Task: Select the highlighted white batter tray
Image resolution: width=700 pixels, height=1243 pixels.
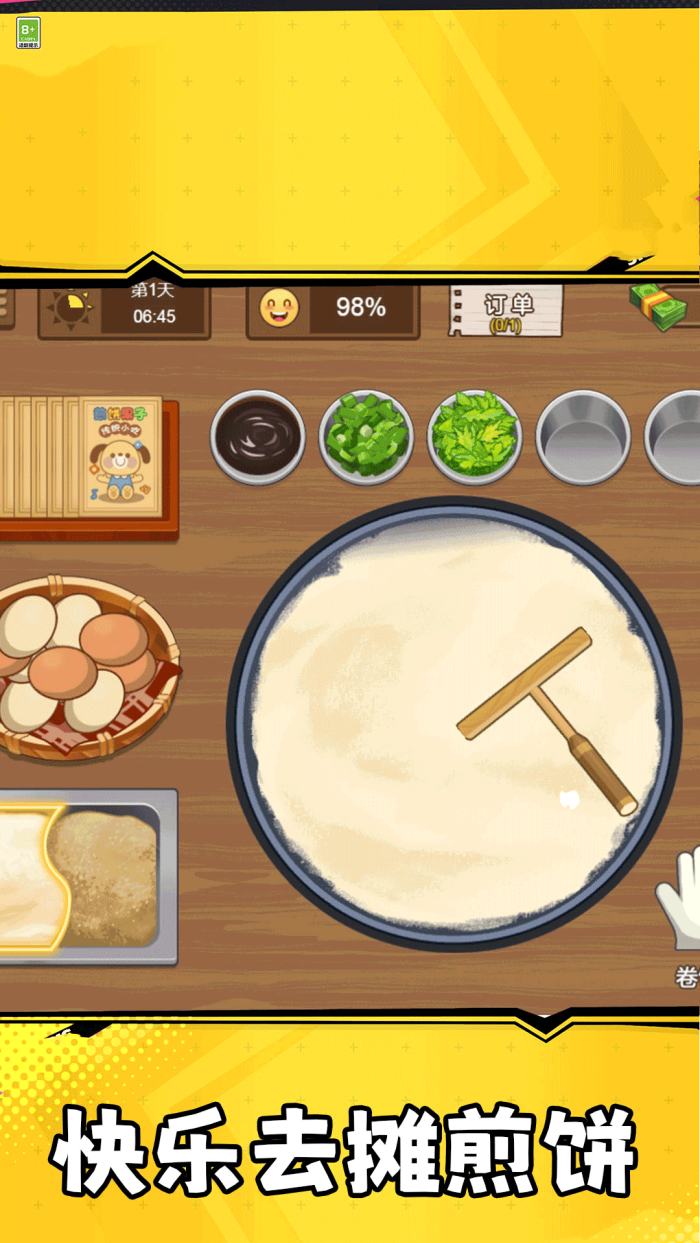Action: (x=28, y=877)
